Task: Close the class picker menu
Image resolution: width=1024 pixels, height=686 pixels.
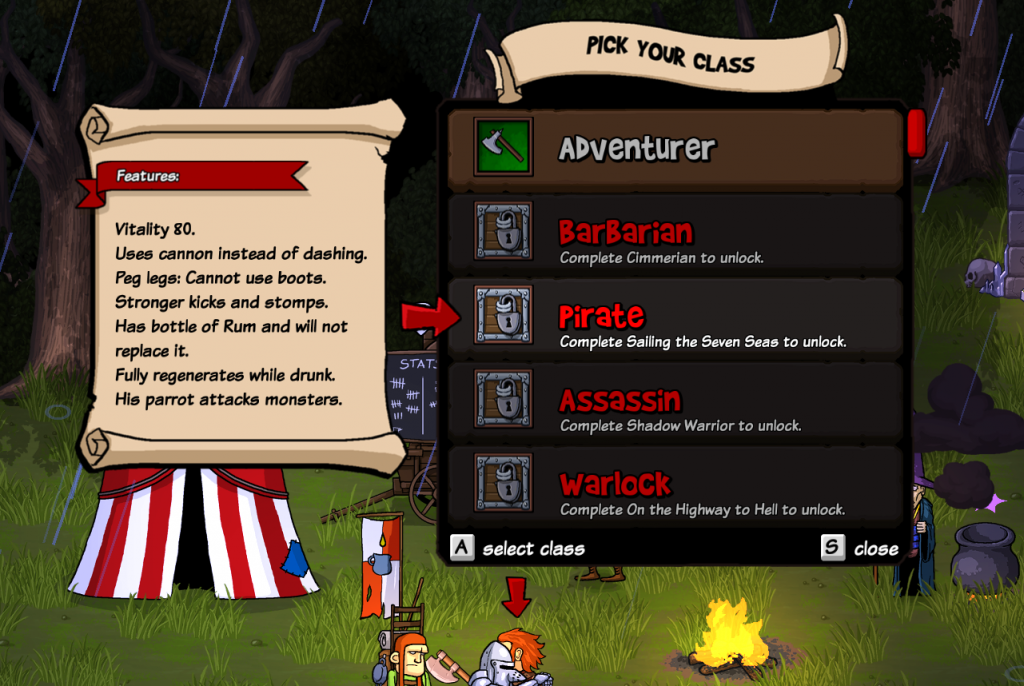Action: (860, 548)
